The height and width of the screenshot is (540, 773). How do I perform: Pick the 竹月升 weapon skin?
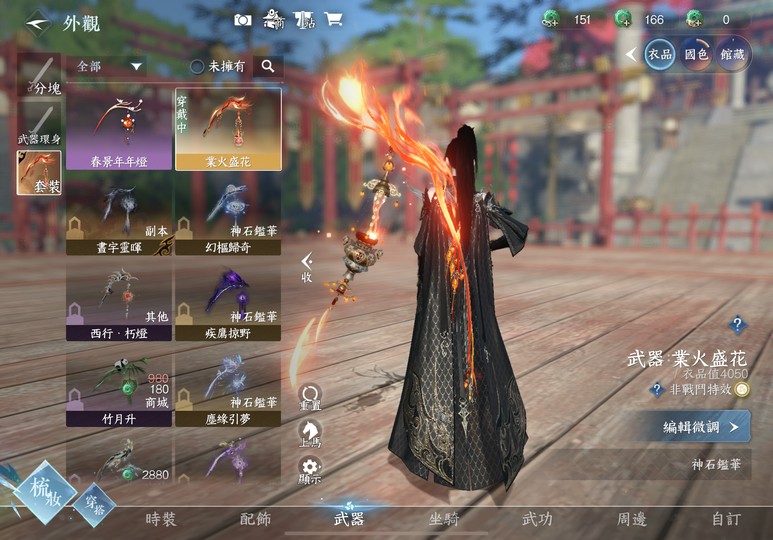[119, 385]
